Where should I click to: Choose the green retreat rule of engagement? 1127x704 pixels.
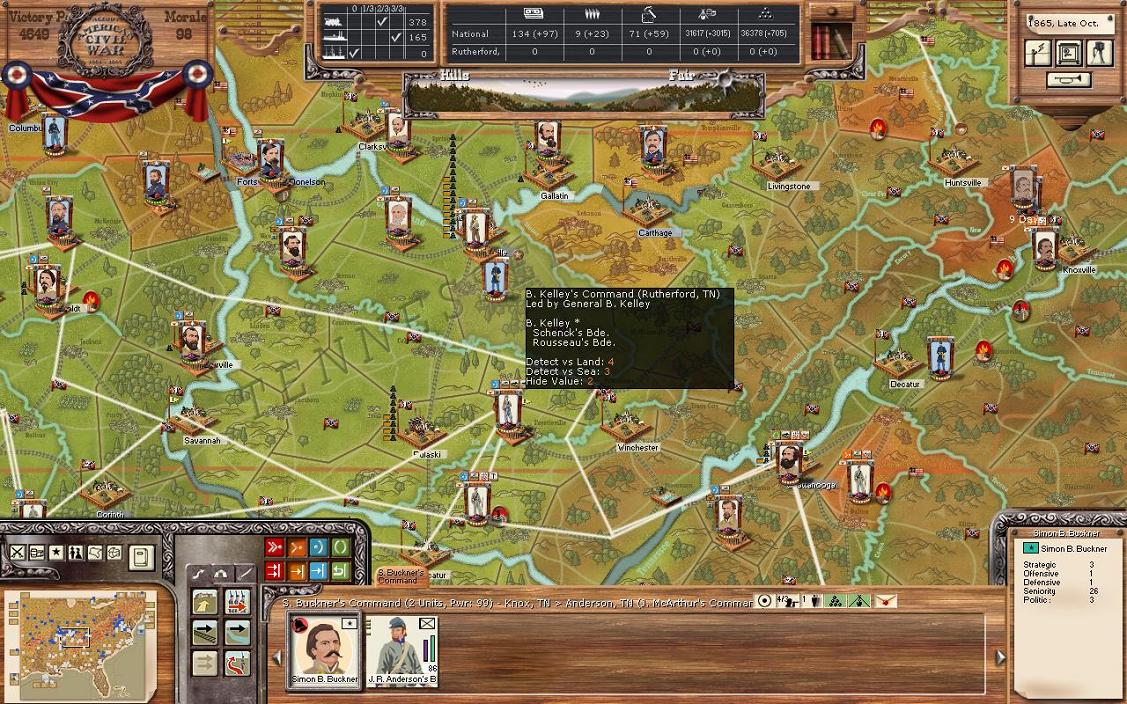340,571
